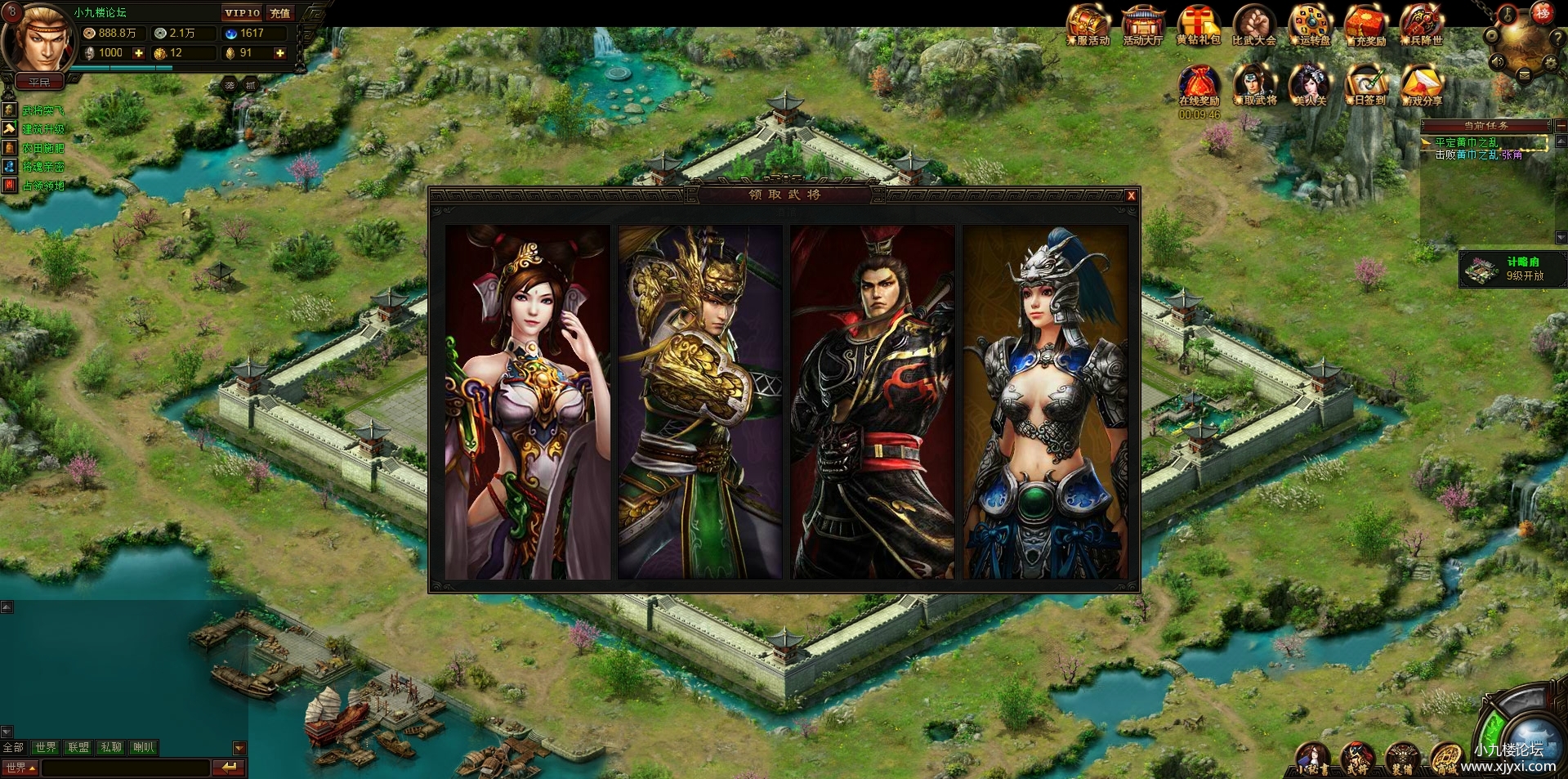The image size is (1568, 779).
Task: Toggle the mail notification icon near minimap
Action: [1525, 74]
